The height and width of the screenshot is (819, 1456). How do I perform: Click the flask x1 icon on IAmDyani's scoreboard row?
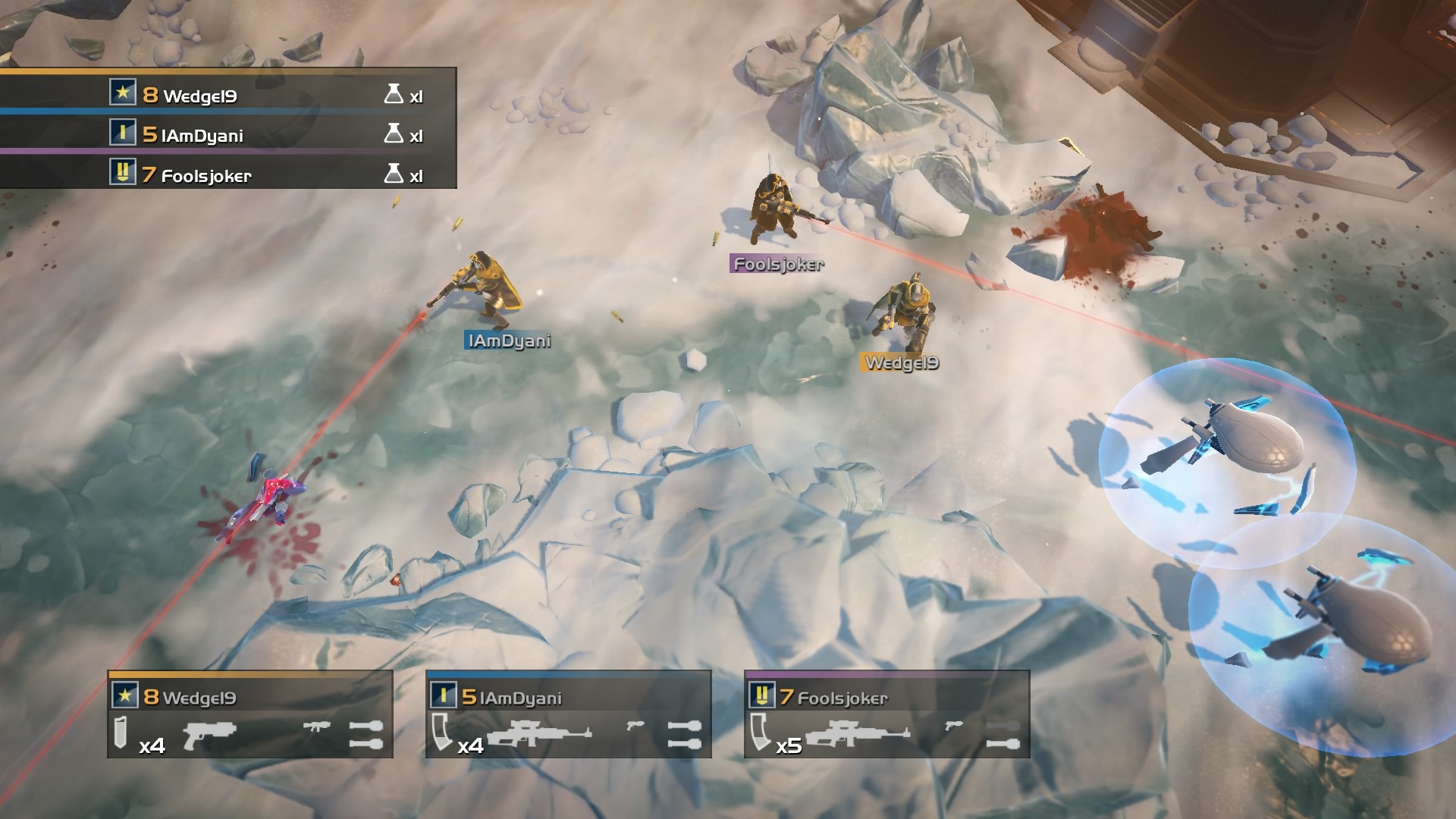393,135
